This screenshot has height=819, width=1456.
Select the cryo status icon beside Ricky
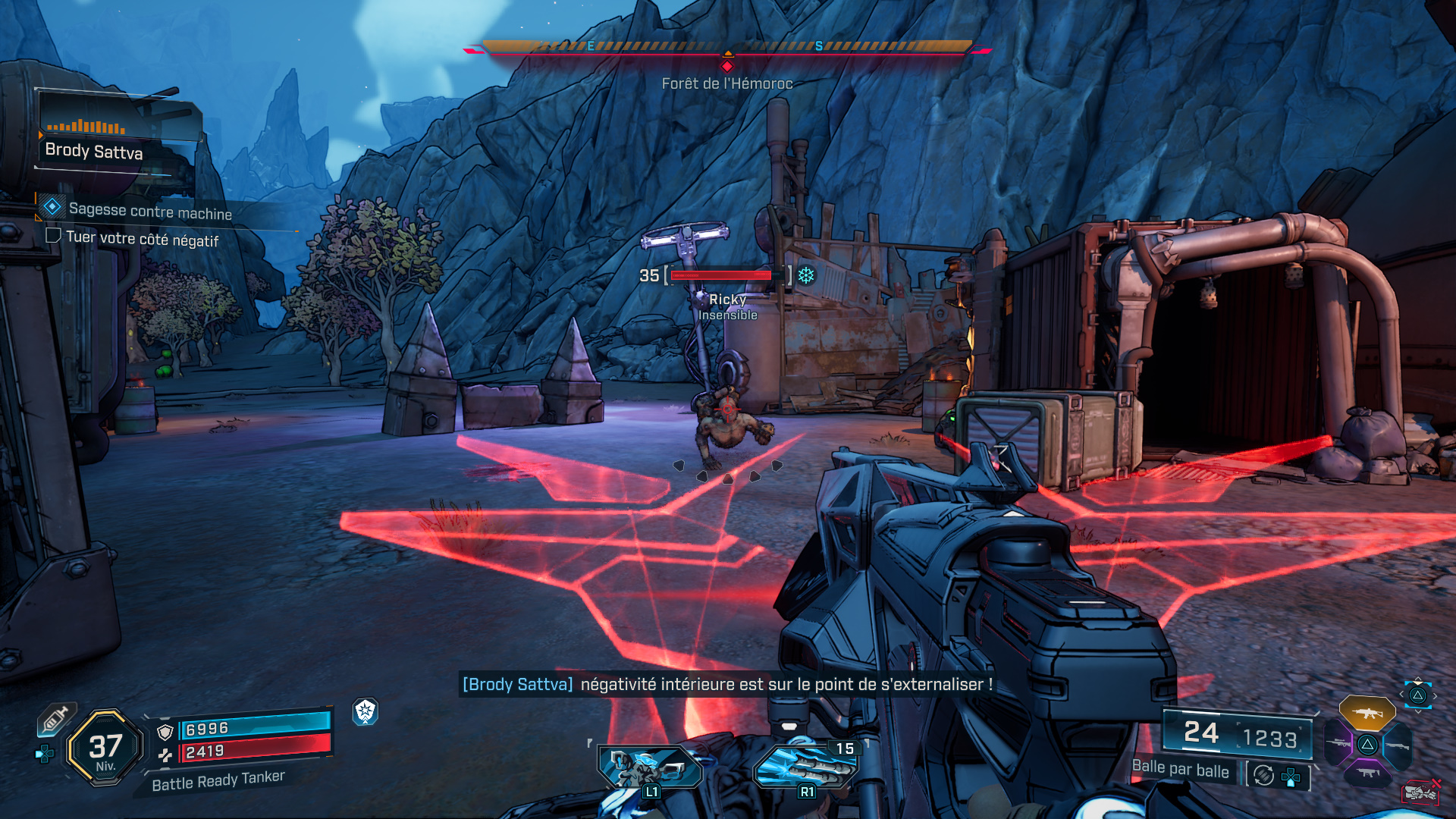coord(806,275)
